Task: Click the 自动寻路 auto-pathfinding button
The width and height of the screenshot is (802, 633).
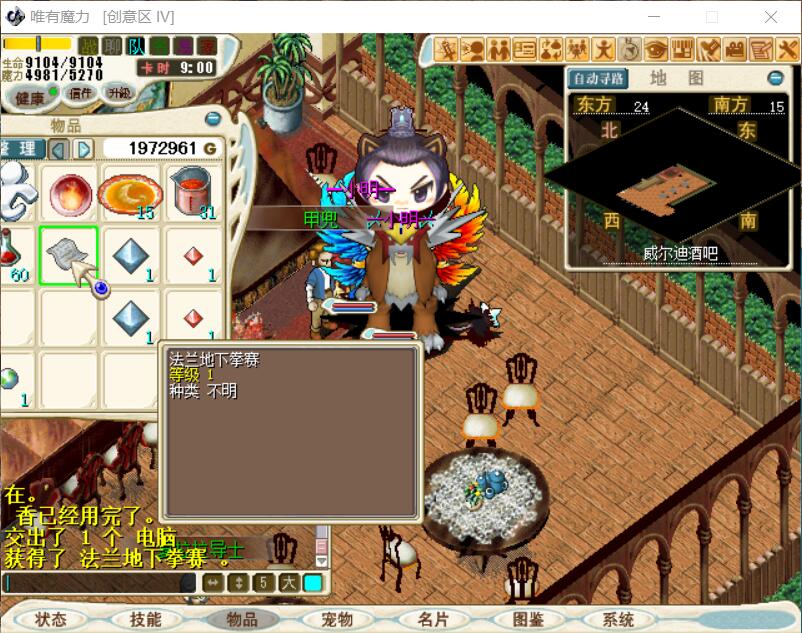Action: point(598,78)
